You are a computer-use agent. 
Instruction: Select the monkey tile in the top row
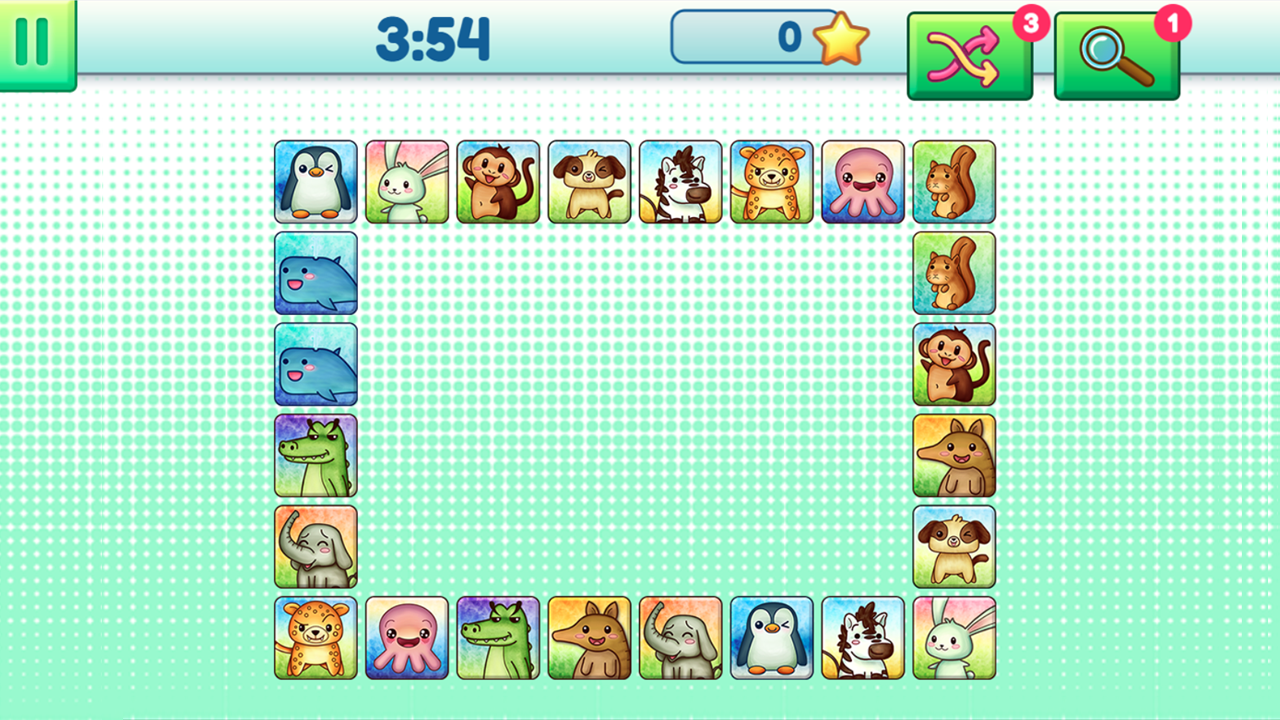click(497, 182)
